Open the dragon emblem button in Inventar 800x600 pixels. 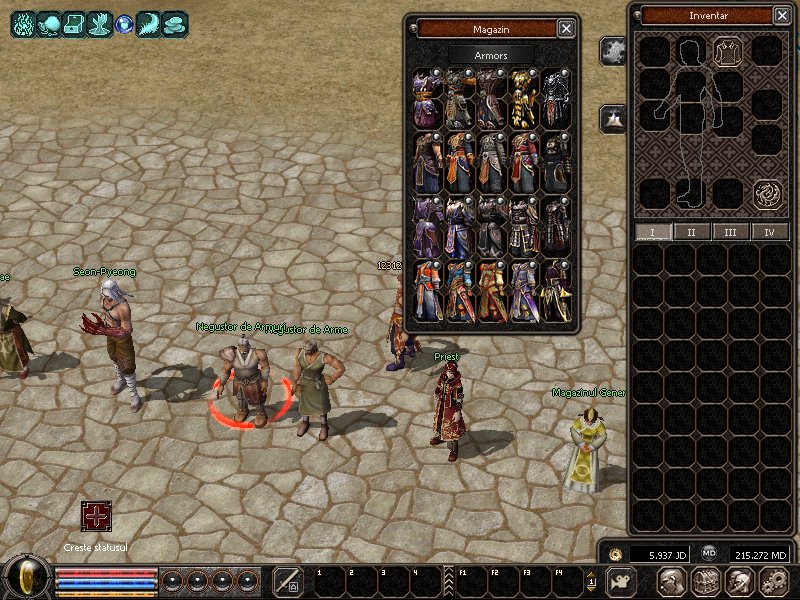(x=767, y=192)
